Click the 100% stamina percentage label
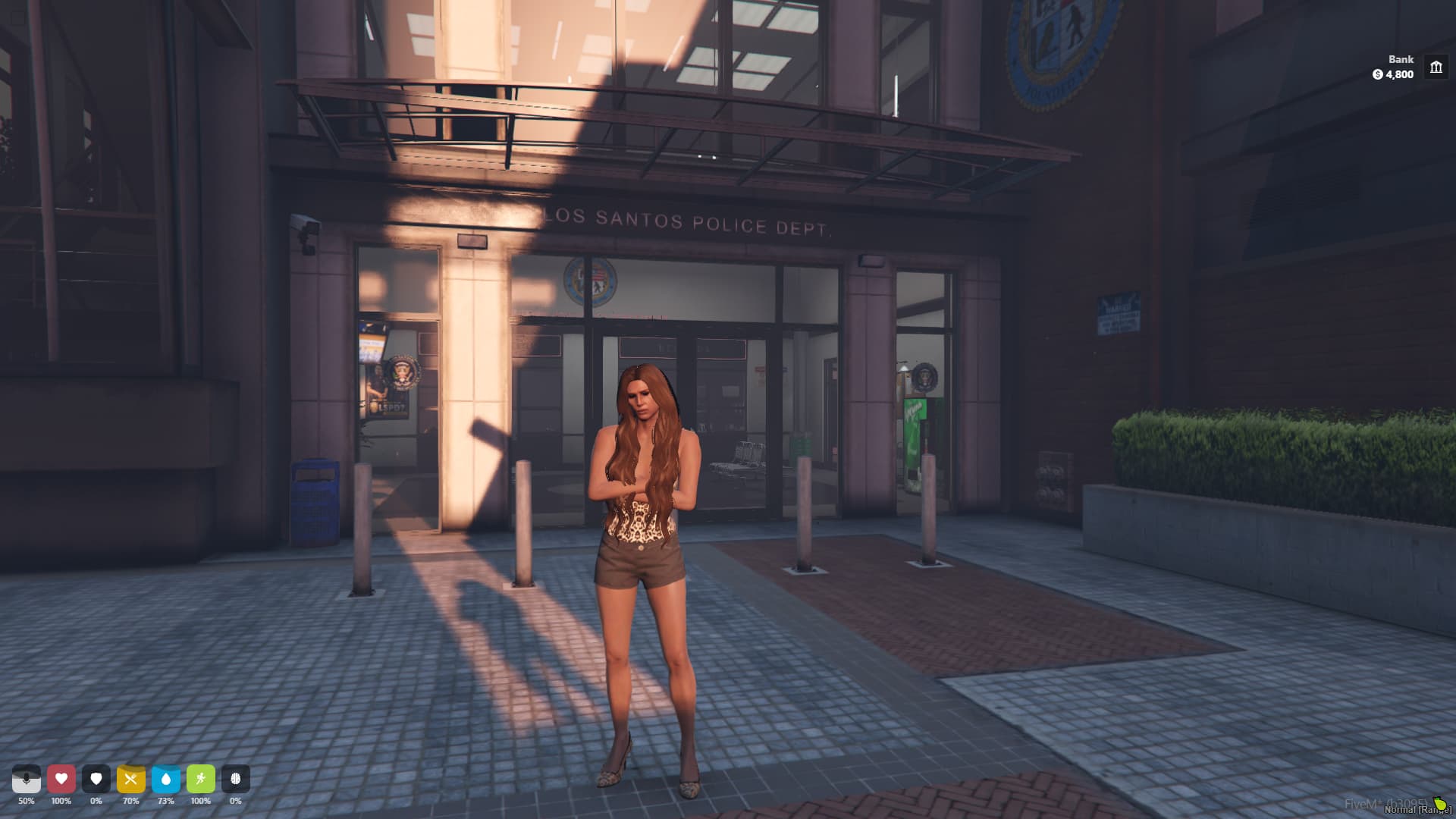 tap(201, 800)
